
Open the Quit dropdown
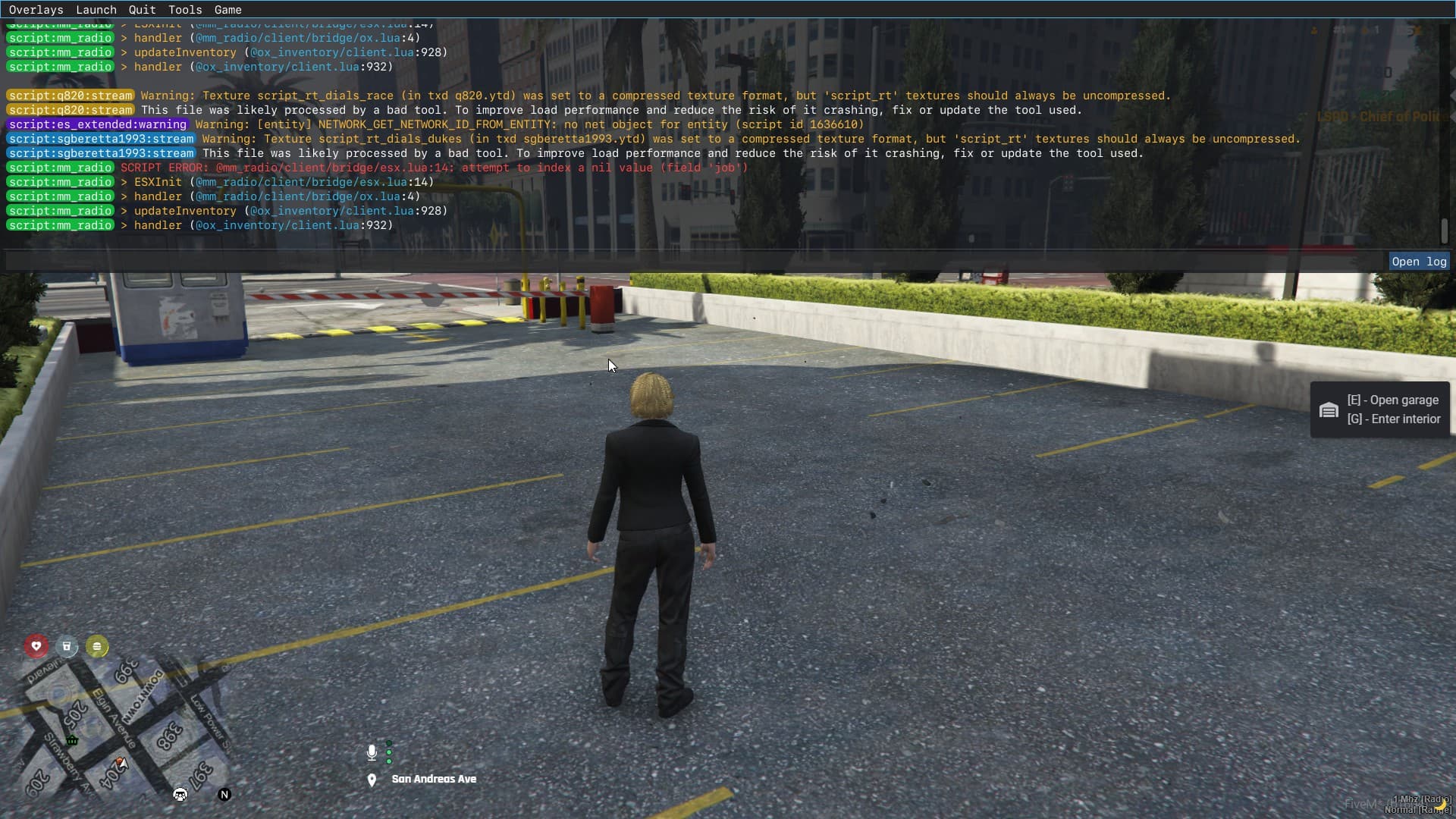141,9
